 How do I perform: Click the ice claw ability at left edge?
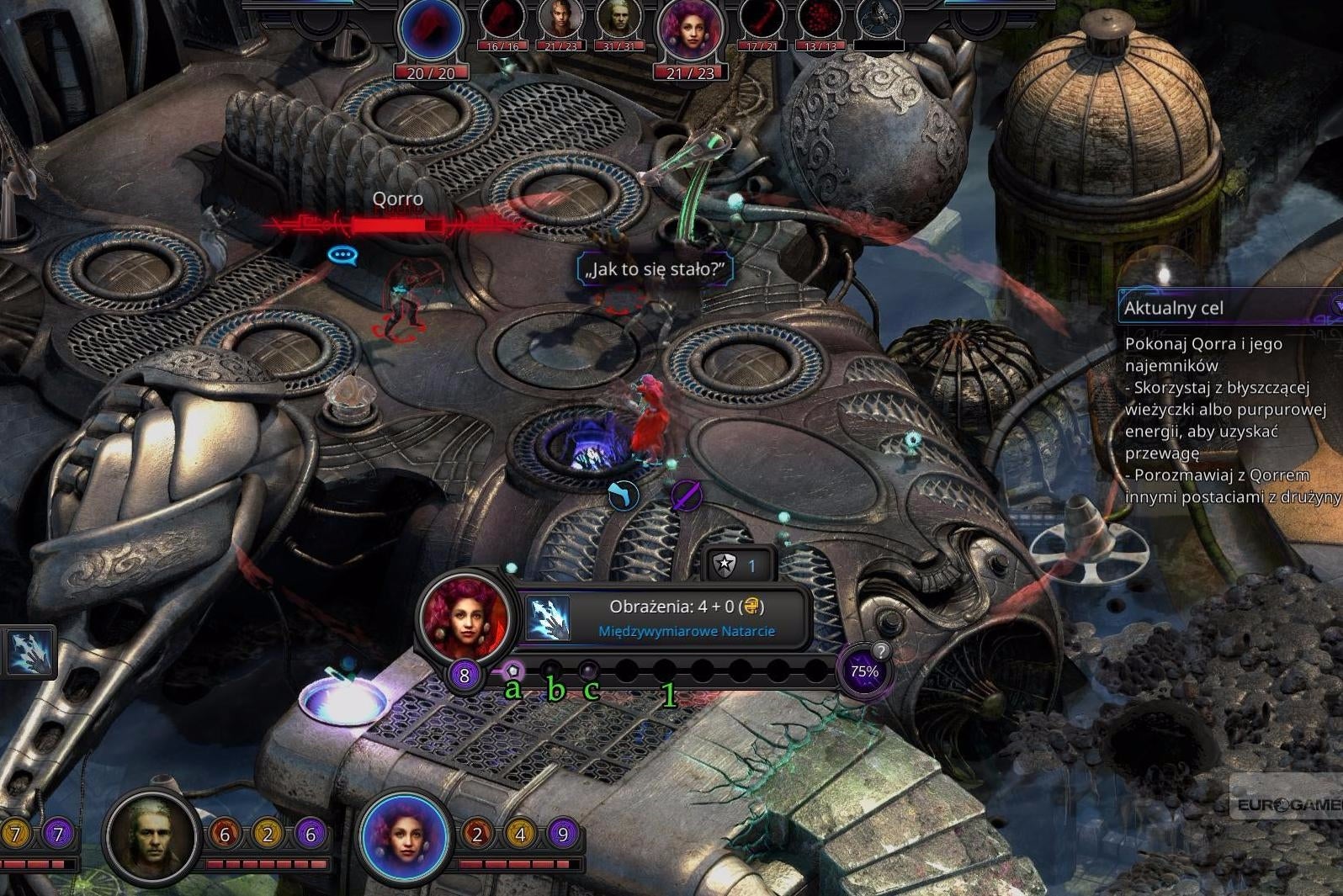click(29, 653)
